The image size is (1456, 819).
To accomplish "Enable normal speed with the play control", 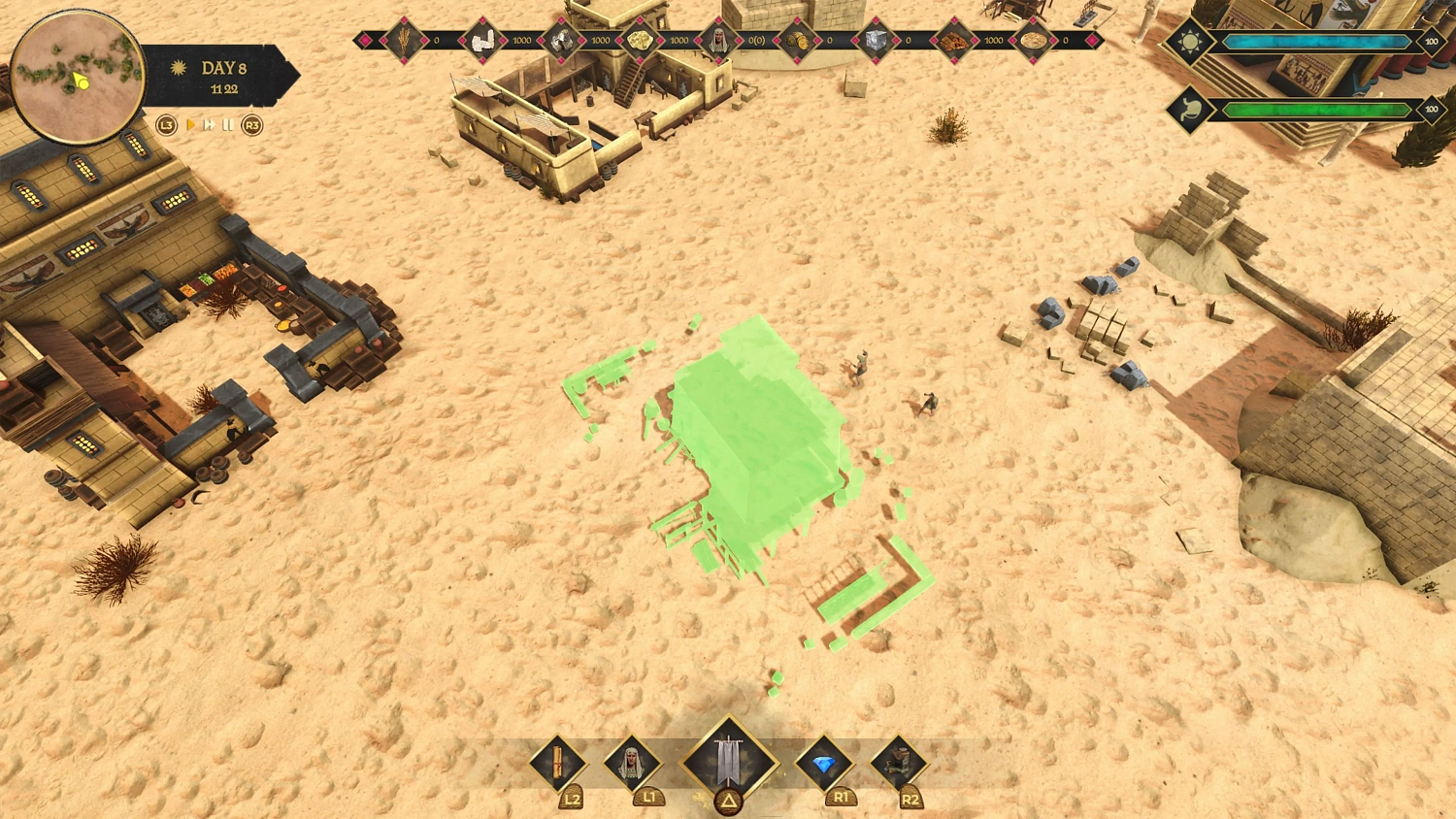I will tap(191, 125).
